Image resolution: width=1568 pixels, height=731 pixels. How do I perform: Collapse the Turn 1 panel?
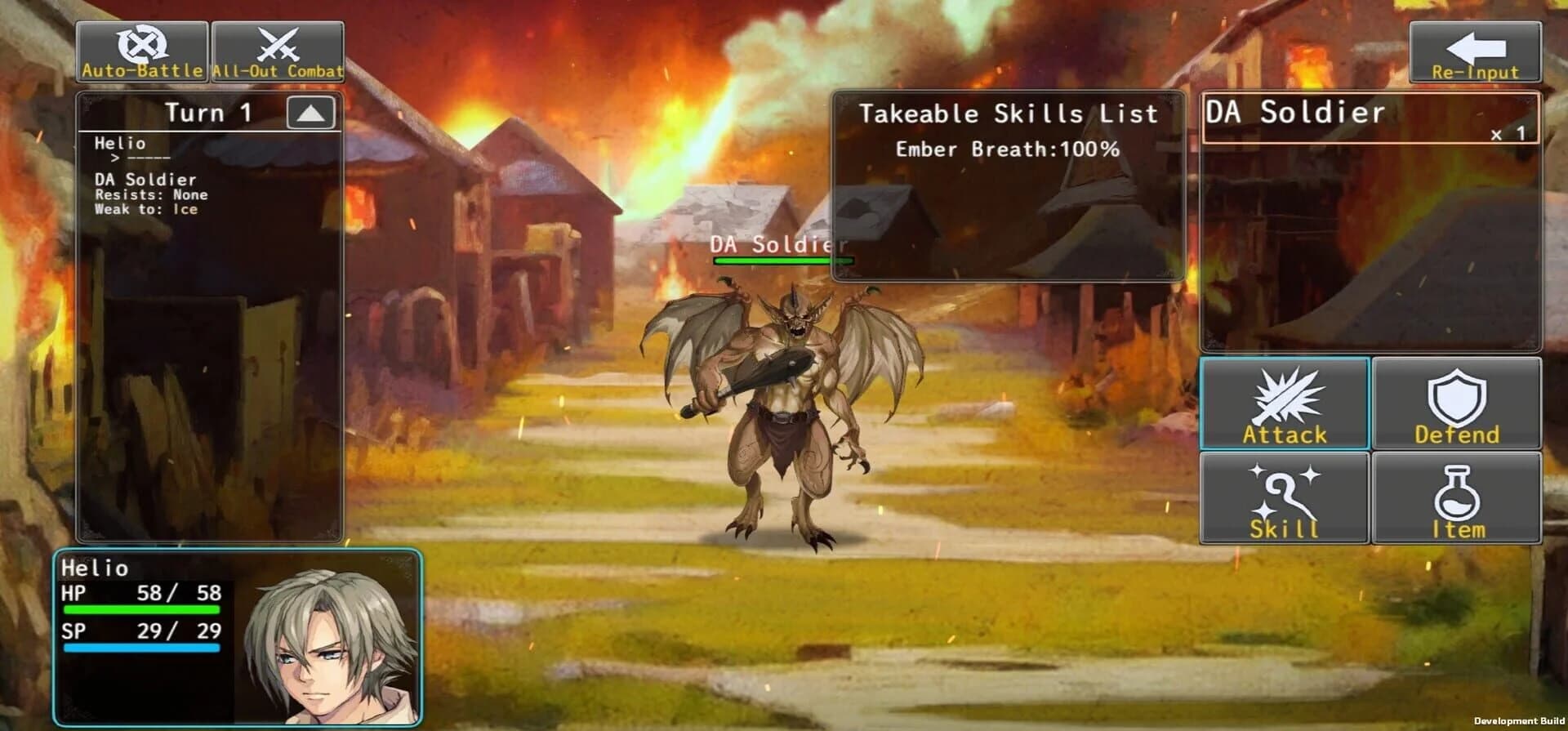click(x=312, y=112)
